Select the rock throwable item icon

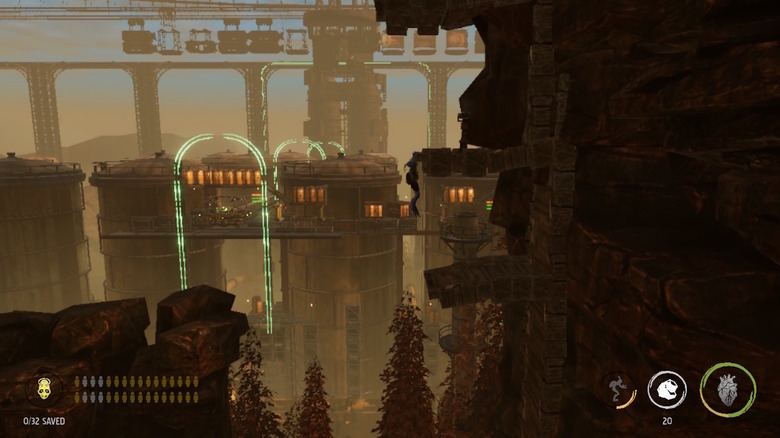click(667, 389)
